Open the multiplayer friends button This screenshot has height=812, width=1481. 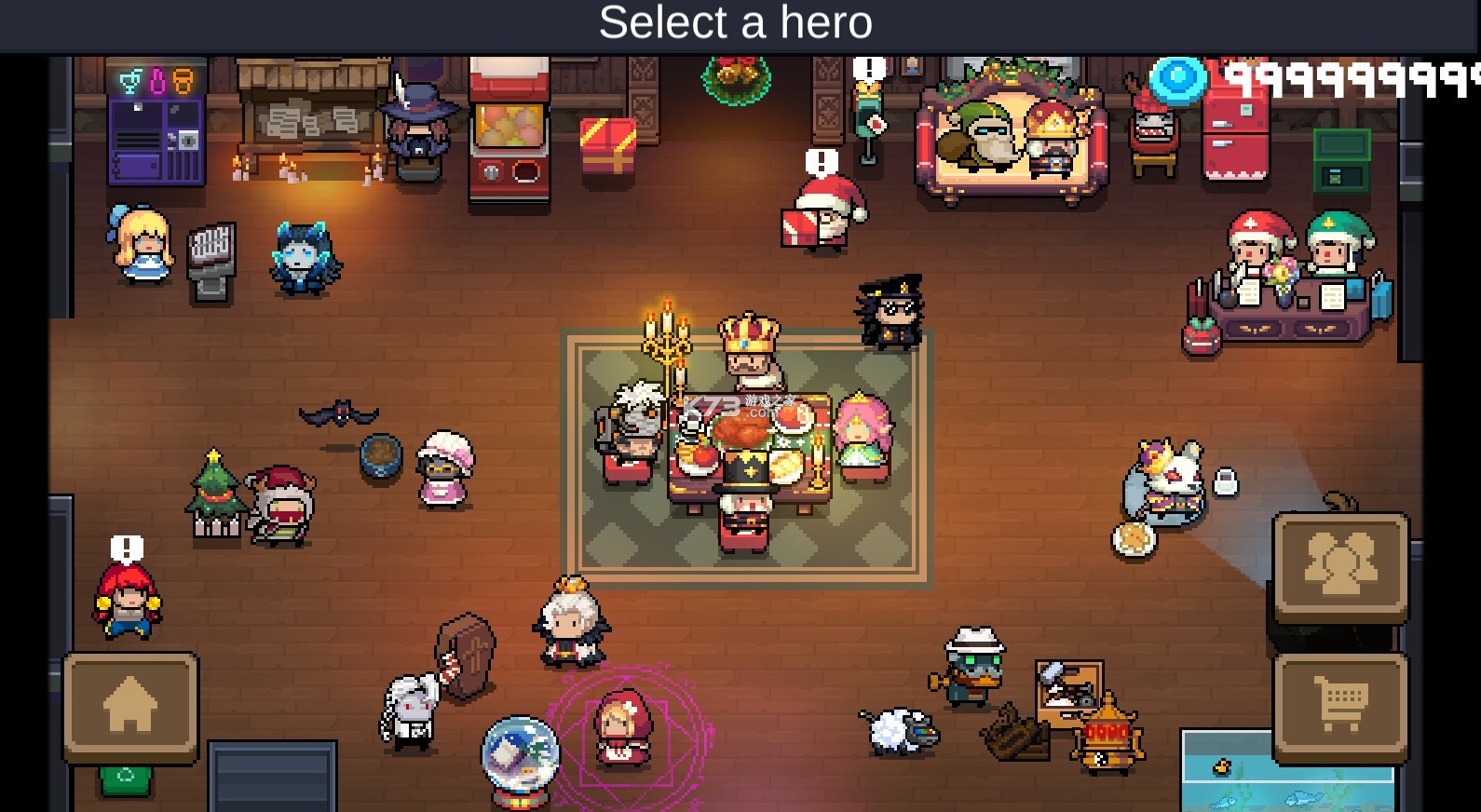1340,565
